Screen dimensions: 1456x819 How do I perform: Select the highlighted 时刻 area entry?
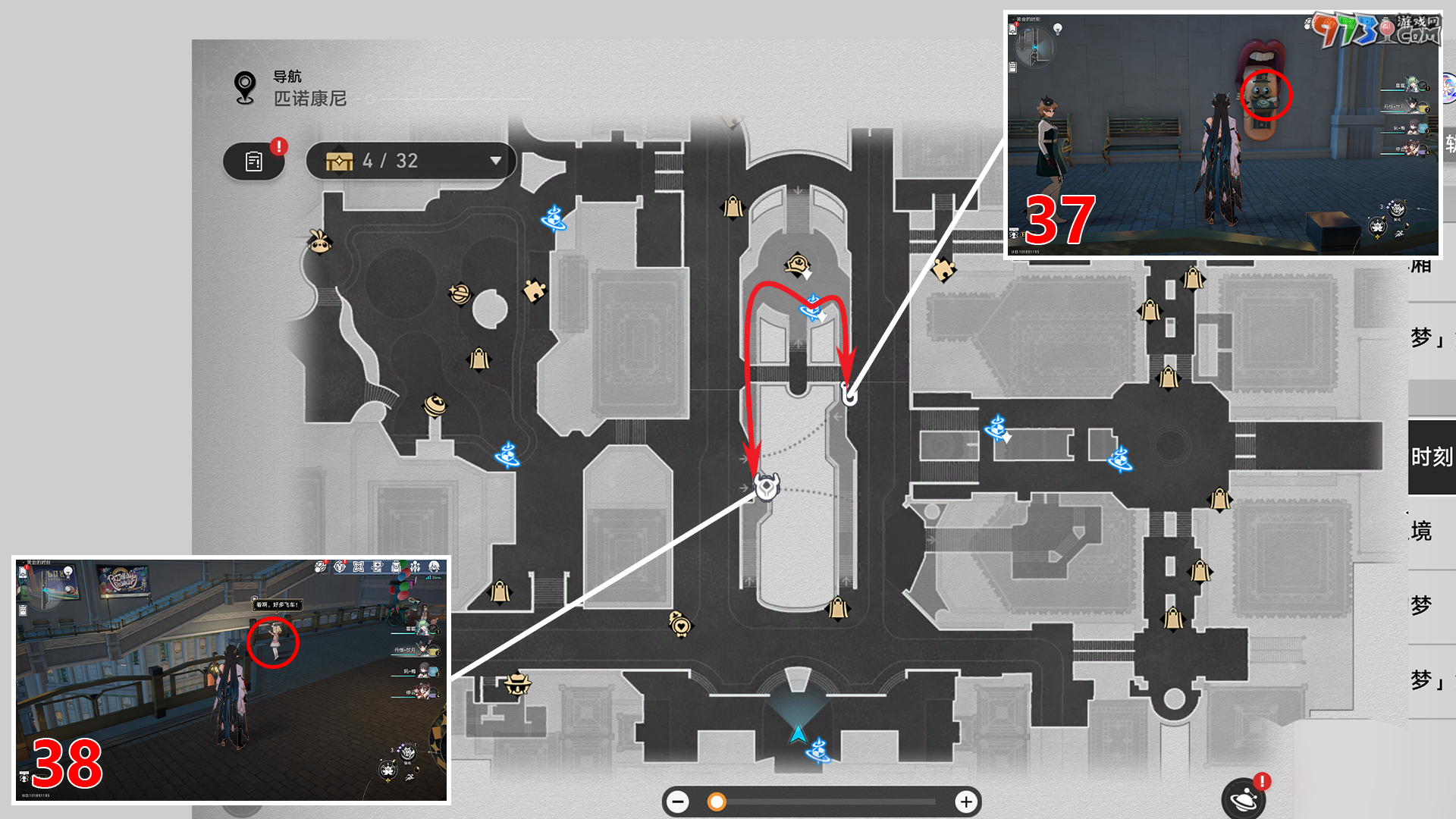point(1431,457)
